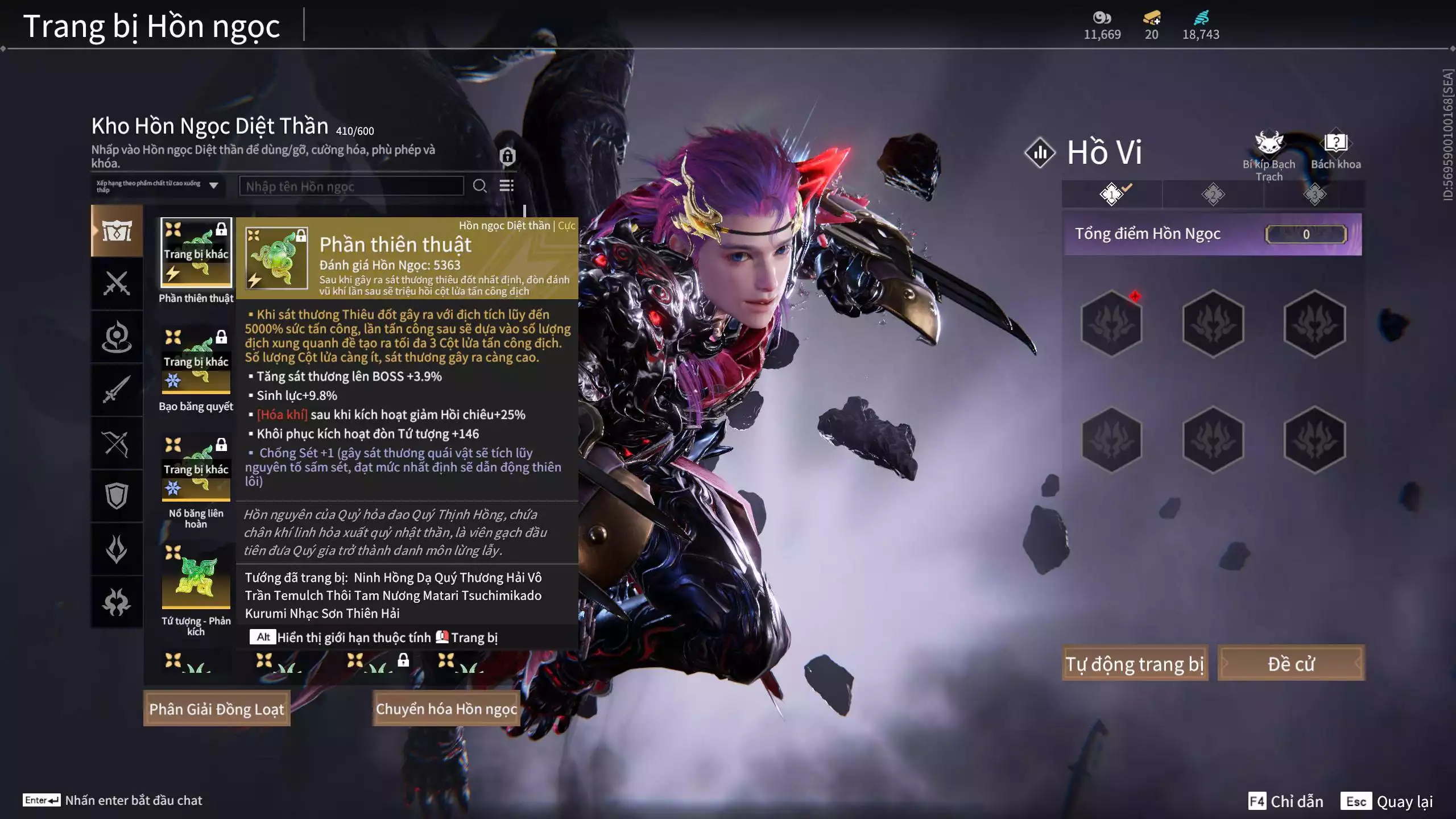Select Phân Giải Đồng Loạt button
Viewport: 1456px width, 819px height.
pyautogui.click(x=217, y=709)
